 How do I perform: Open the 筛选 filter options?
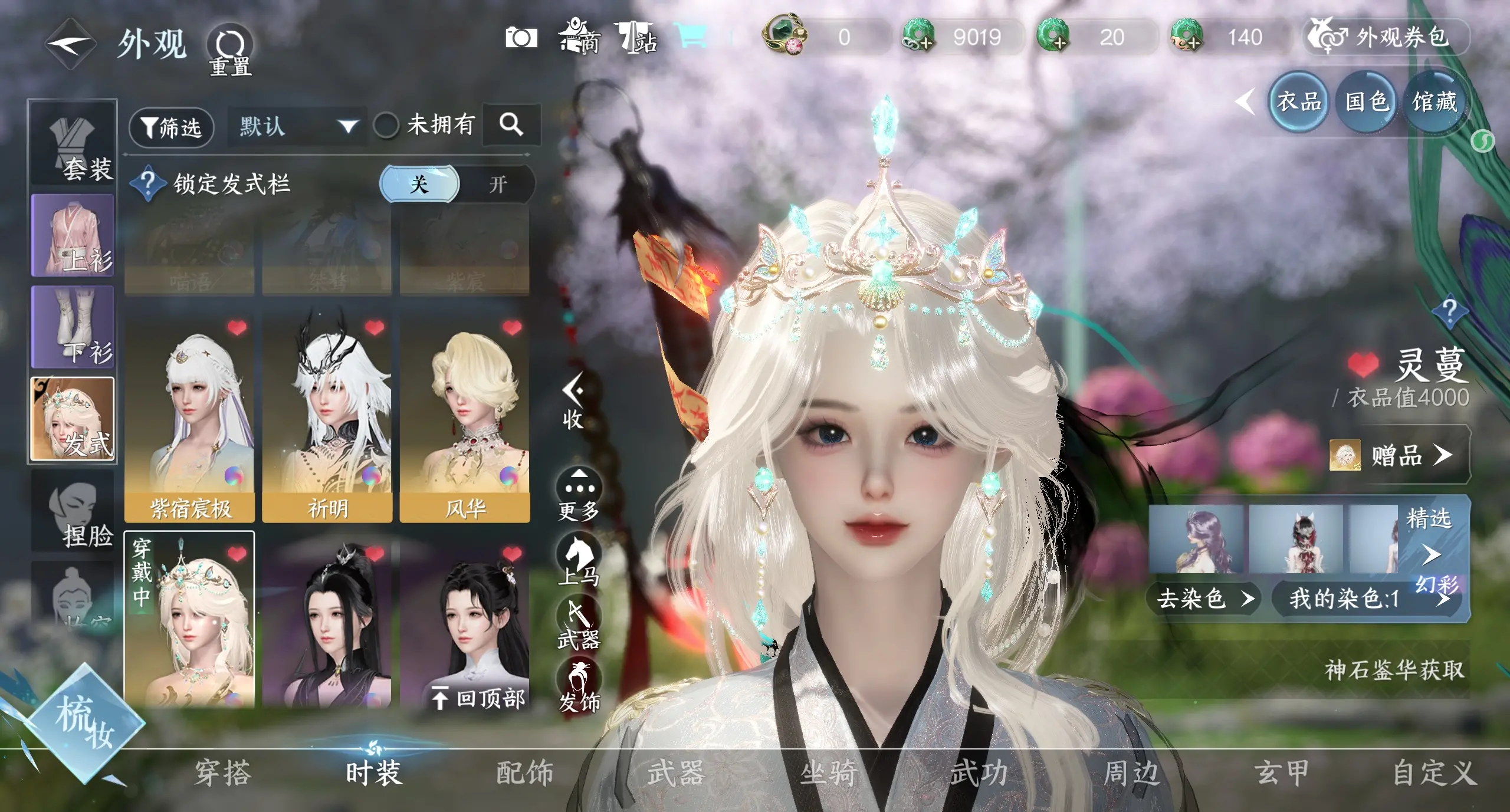171,126
